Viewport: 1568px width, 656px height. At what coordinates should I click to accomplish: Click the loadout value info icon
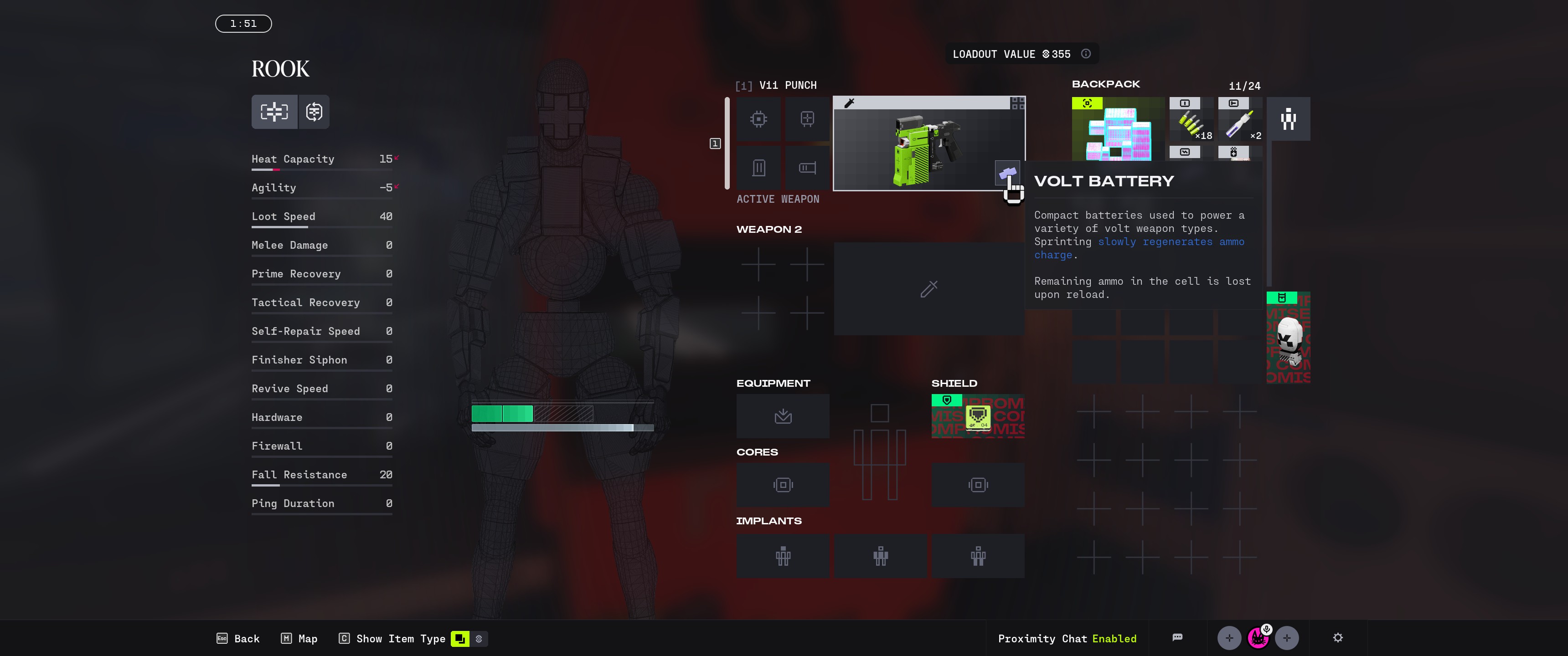(1086, 54)
